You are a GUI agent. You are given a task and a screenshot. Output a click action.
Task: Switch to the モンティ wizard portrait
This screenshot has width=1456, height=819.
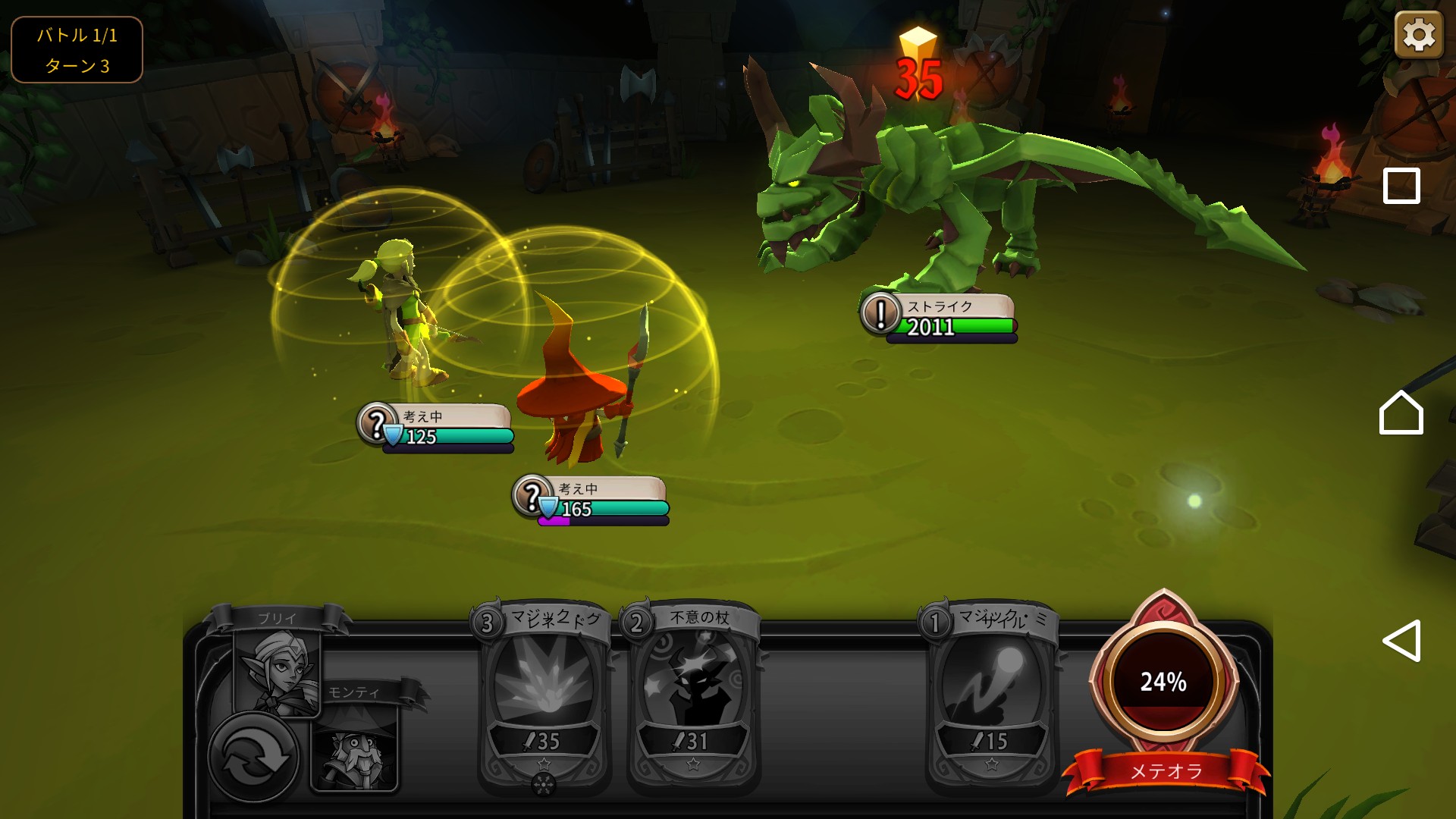pyautogui.click(x=354, y=747)
